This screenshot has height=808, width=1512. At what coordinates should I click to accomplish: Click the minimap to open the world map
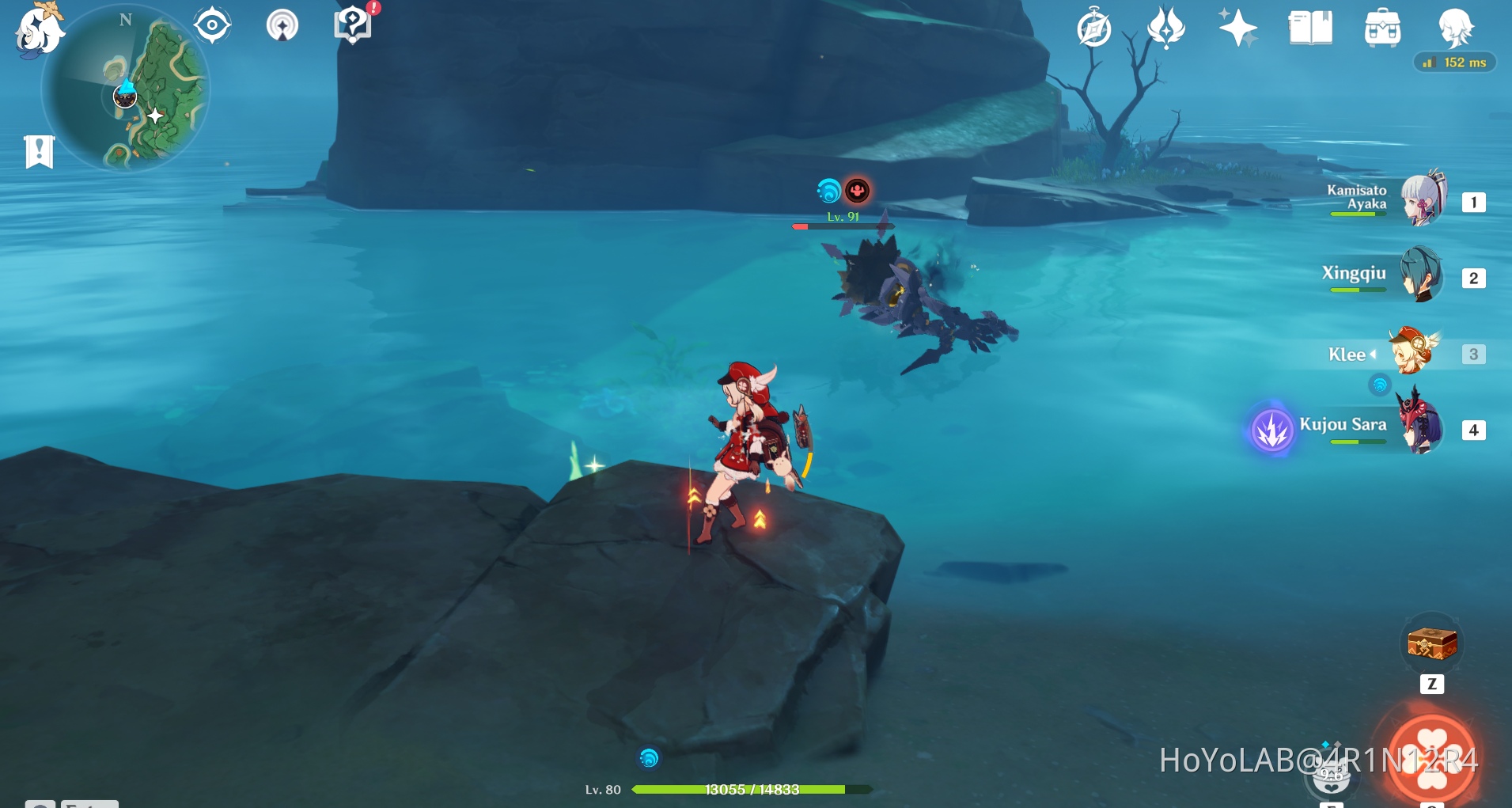(x=127, y=91)
